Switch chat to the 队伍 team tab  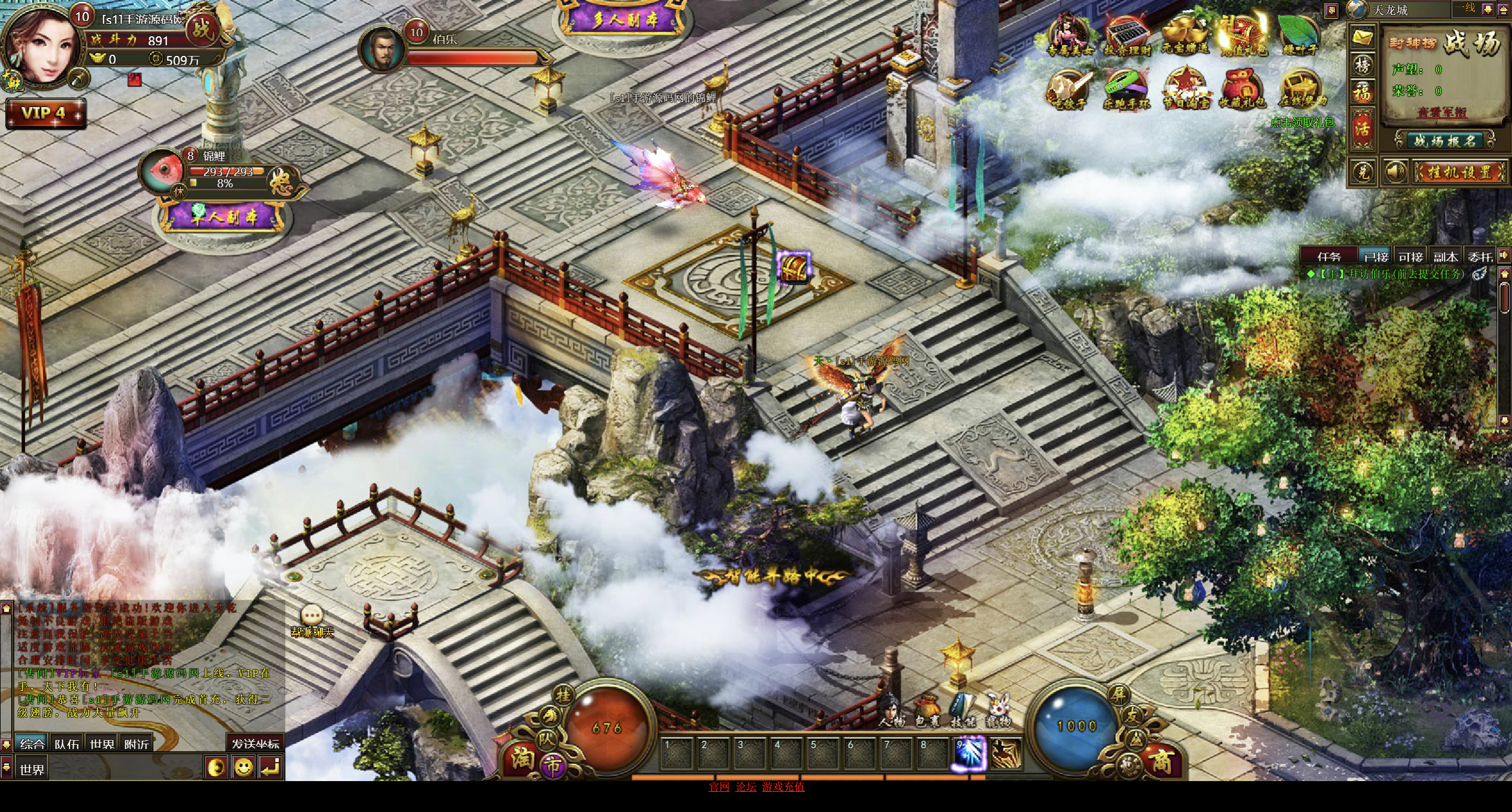point(67,744)
